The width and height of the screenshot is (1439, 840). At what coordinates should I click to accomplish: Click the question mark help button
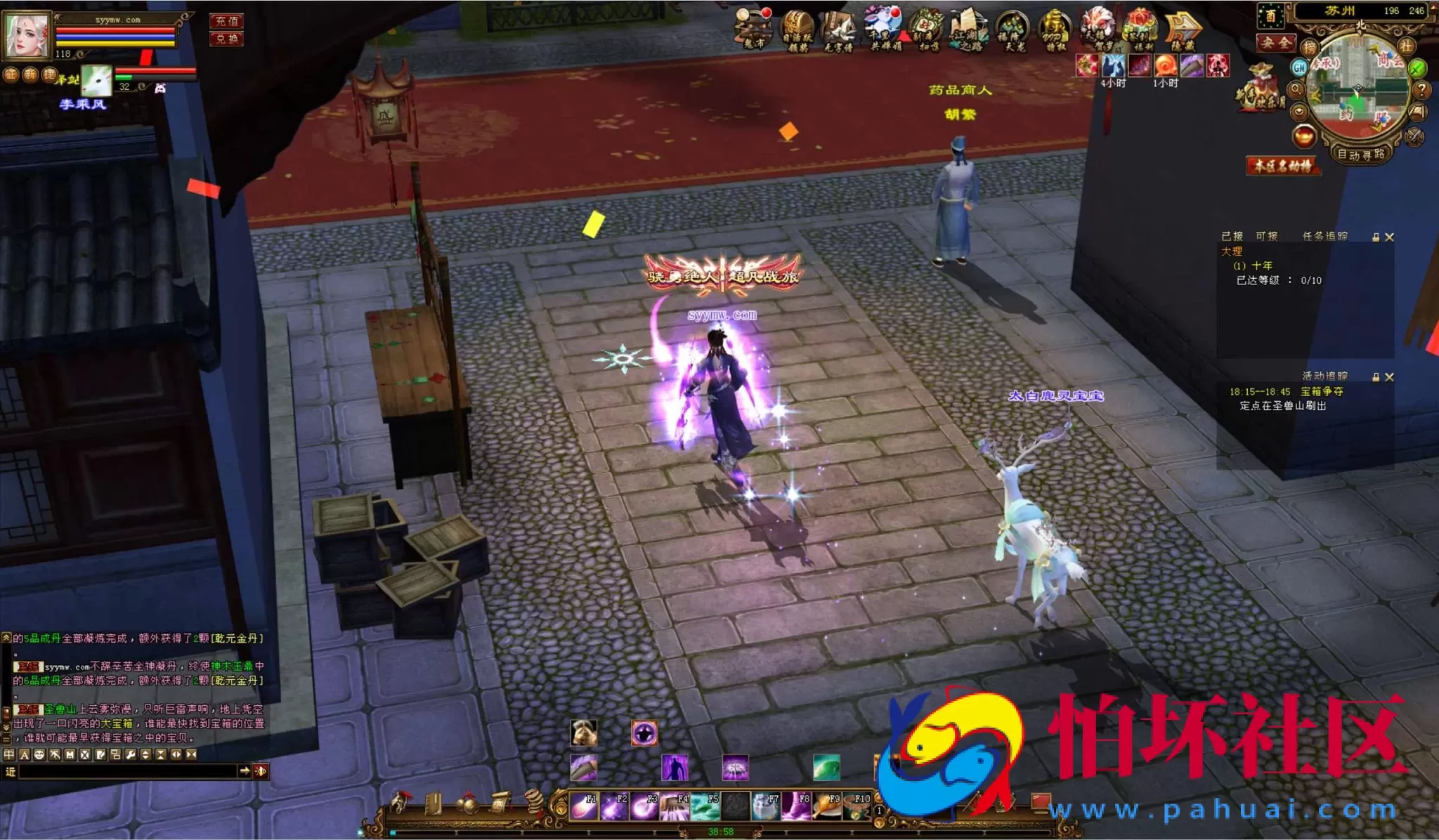pyautogui.click(x=1421, y=89)
